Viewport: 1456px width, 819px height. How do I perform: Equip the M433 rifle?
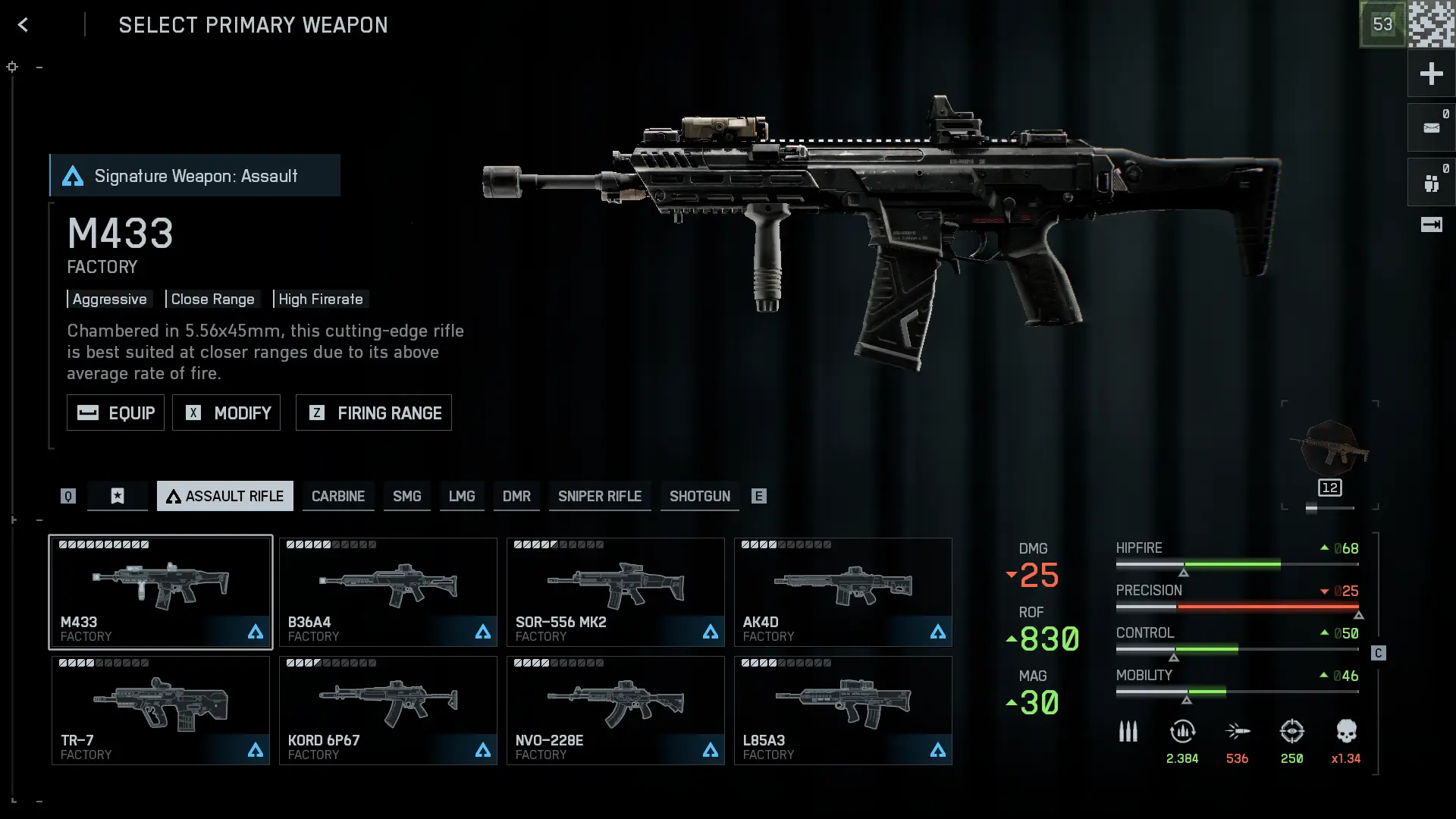[115, 413]
